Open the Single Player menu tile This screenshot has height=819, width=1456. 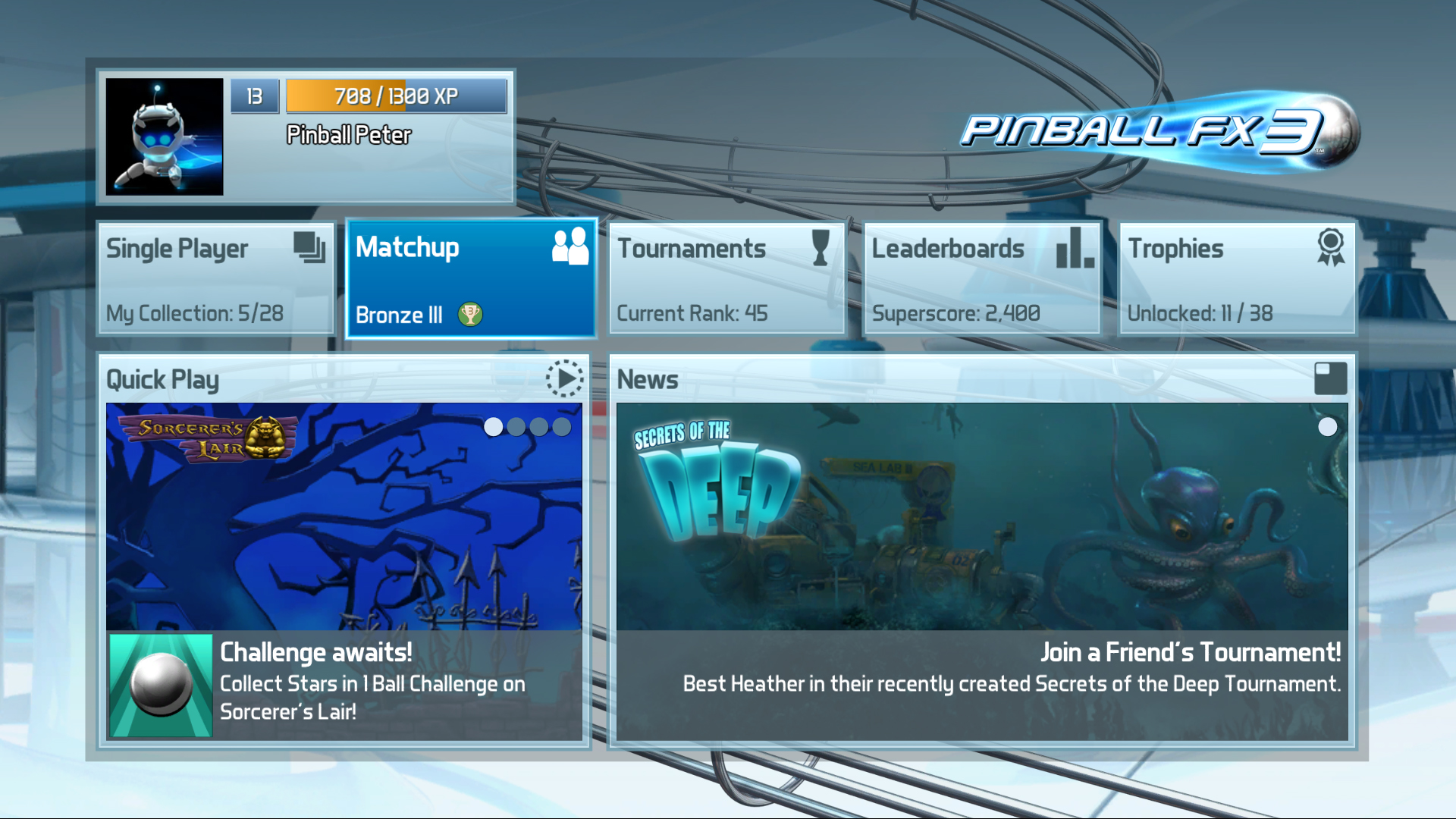215,278
